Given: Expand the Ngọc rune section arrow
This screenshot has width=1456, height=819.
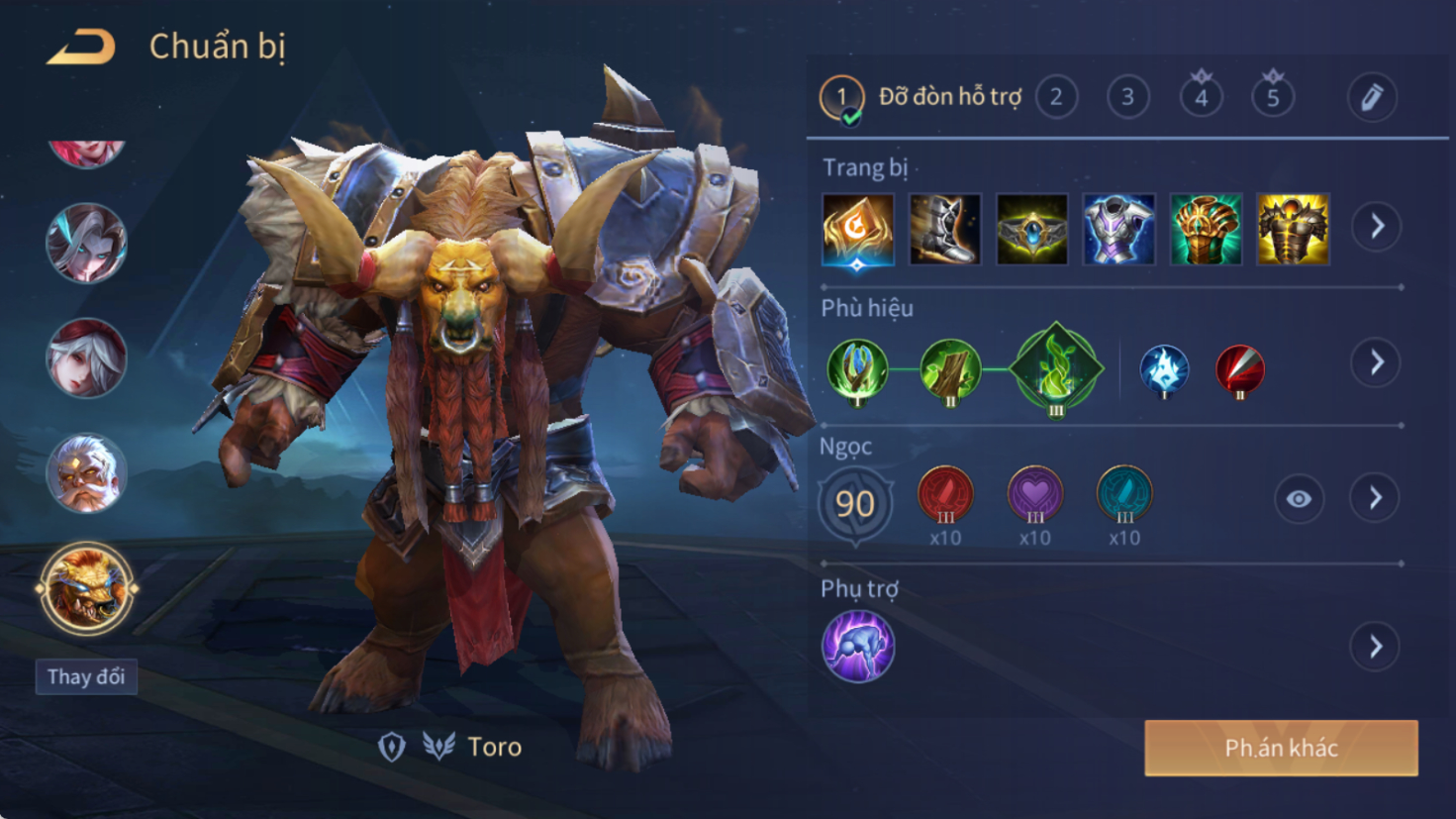Looking at the screenshot, I should [1376, 498].
